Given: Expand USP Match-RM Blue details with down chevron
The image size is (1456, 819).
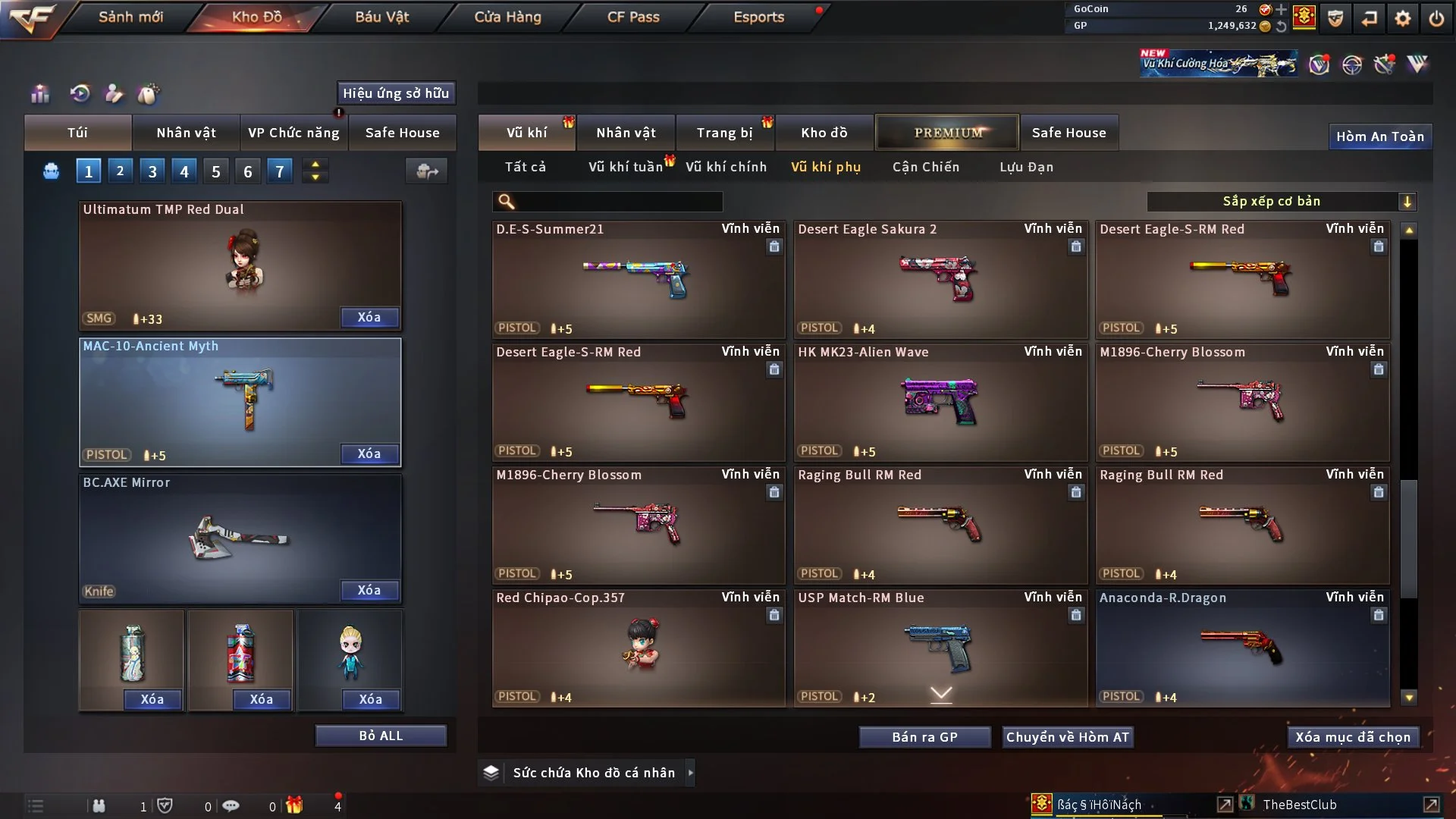Looking at the screenshot, I should 942,693.
